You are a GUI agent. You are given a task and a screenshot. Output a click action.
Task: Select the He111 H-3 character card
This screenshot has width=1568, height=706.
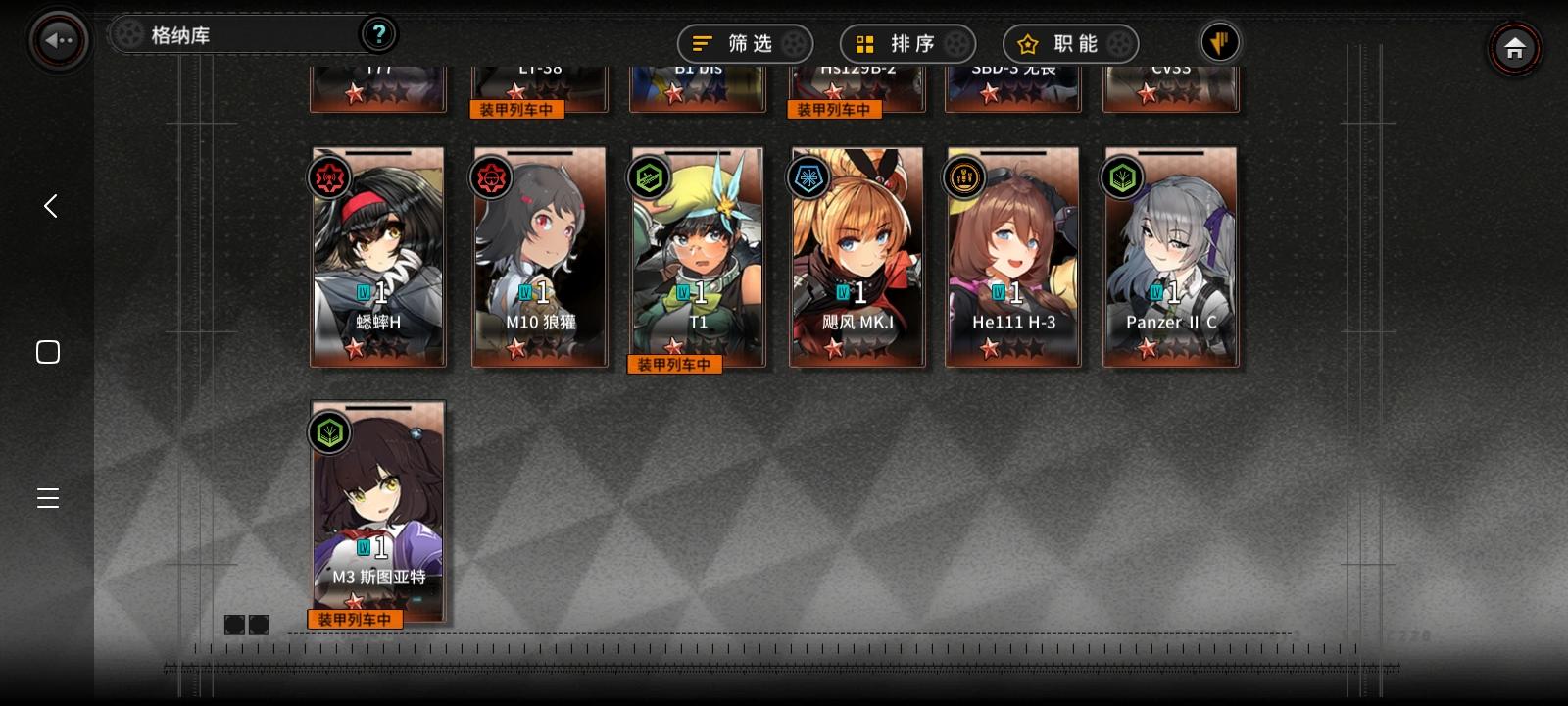tap(1012, 257)
